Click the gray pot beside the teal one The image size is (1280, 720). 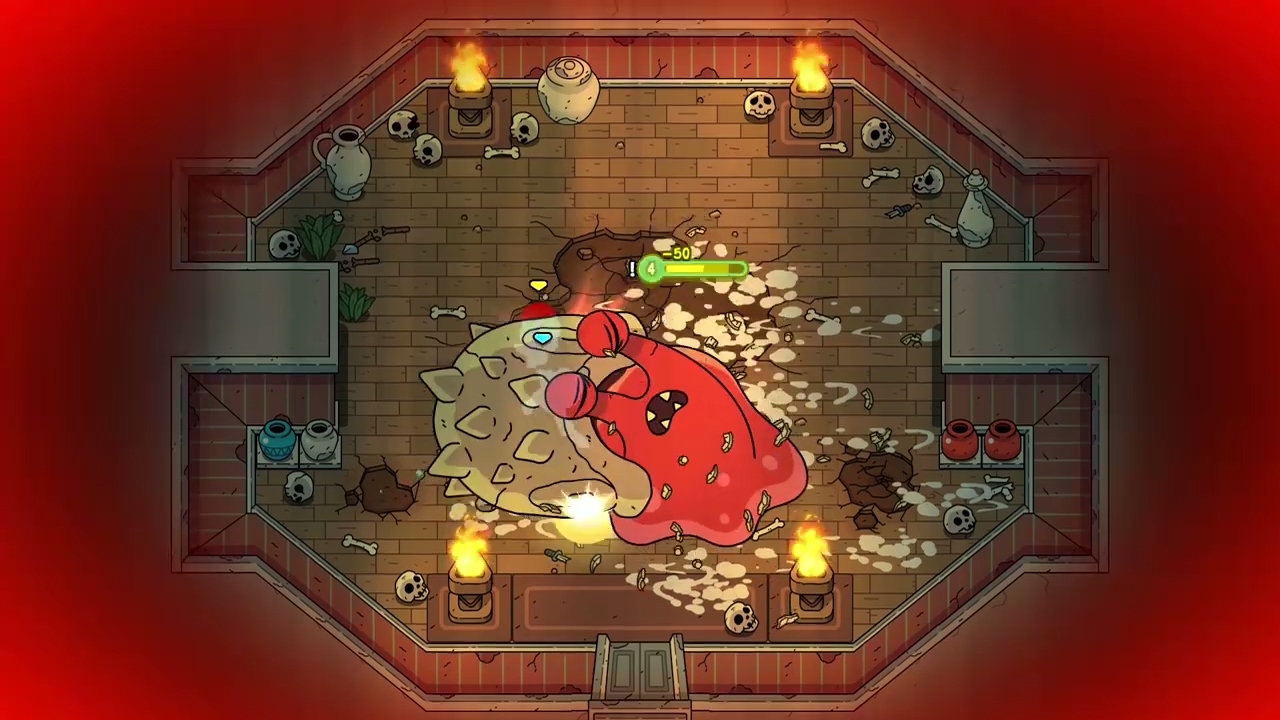coord(320,440)
